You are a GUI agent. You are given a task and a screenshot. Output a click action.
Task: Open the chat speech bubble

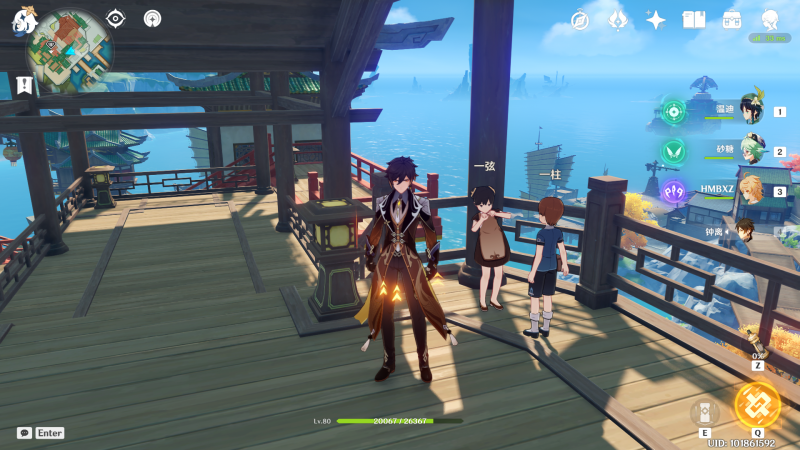point(24,433)
